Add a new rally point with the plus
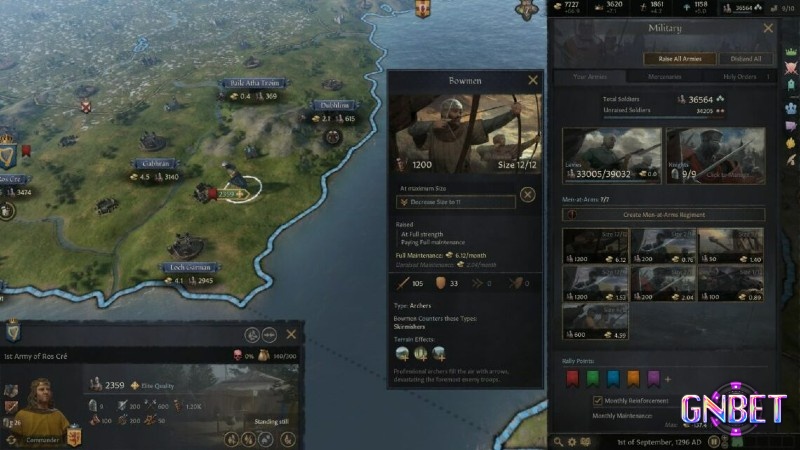800x450 pixels. coord(667,379)
